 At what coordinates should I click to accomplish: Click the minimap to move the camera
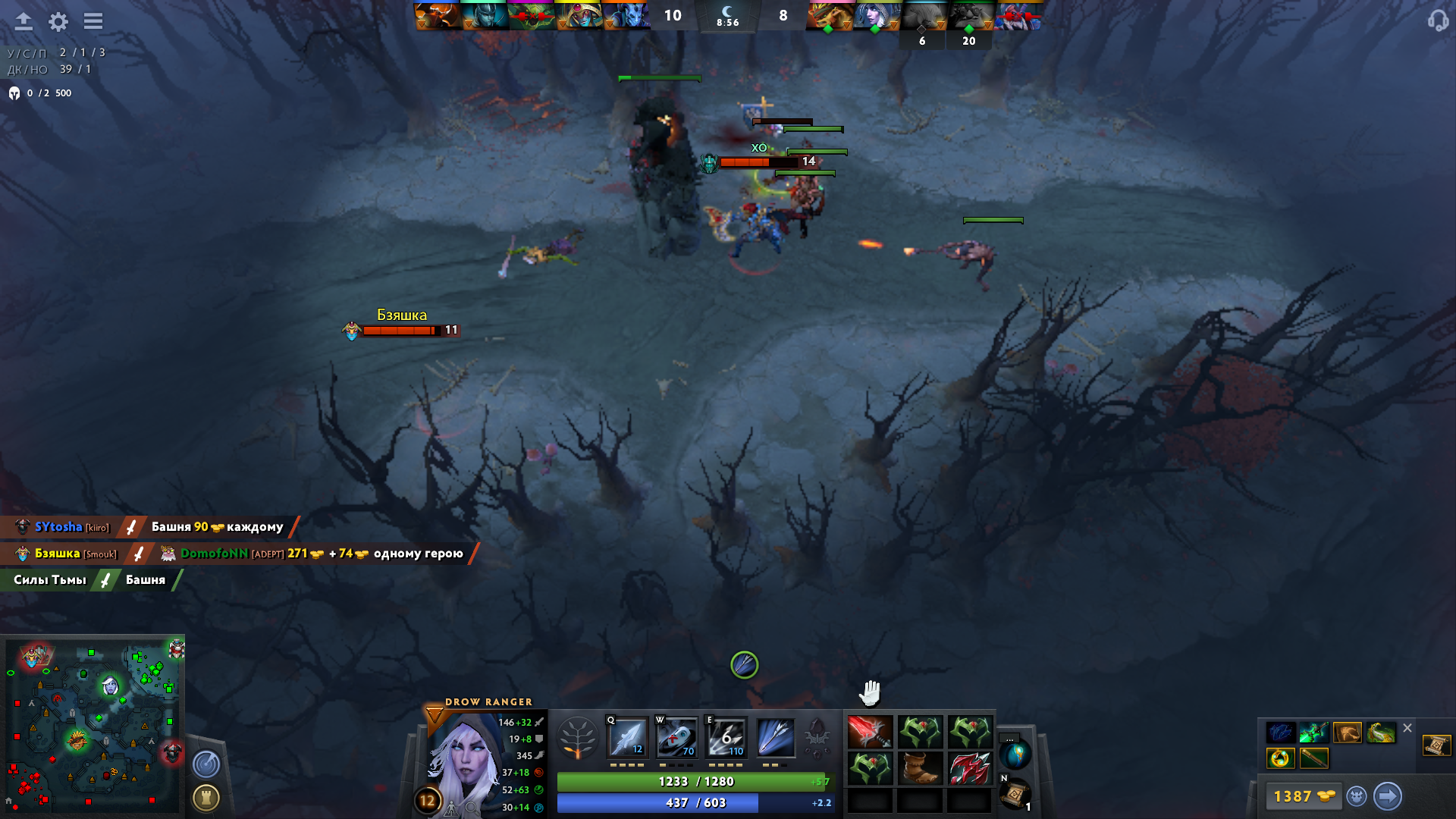pos(93,724)
